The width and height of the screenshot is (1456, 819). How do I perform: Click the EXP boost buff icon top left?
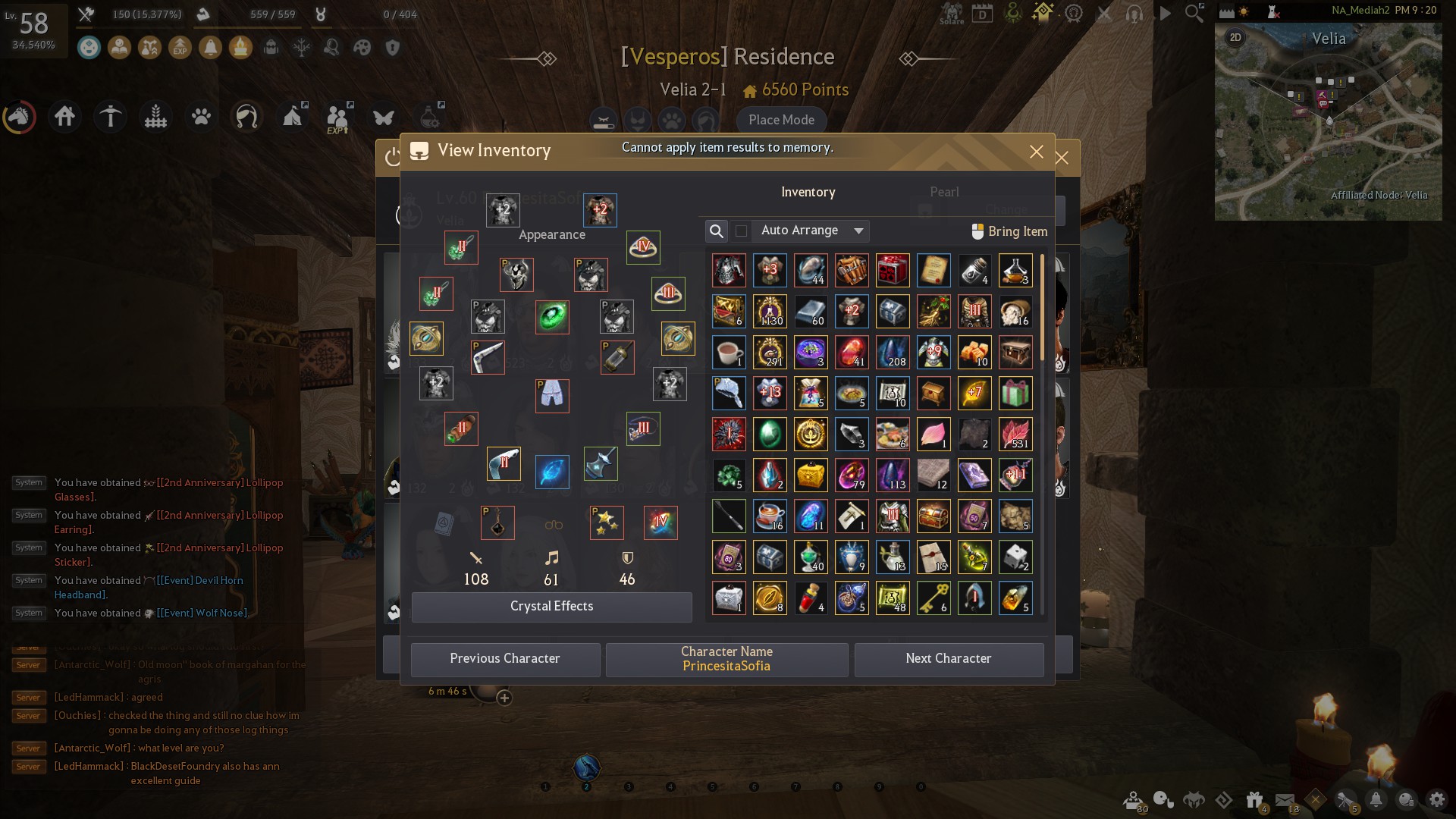(x=180, y=47)
